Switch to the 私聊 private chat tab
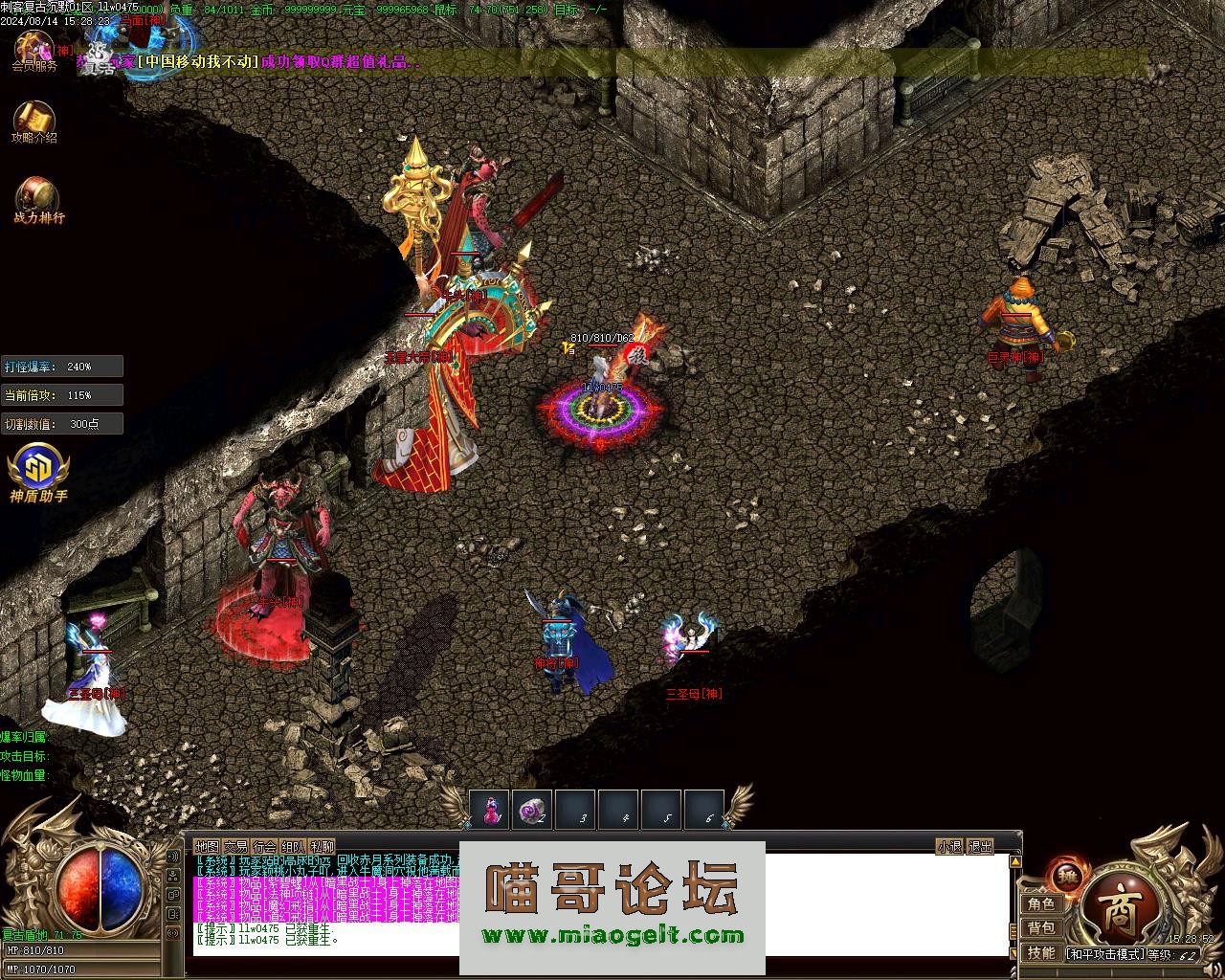 coord(323,847)
